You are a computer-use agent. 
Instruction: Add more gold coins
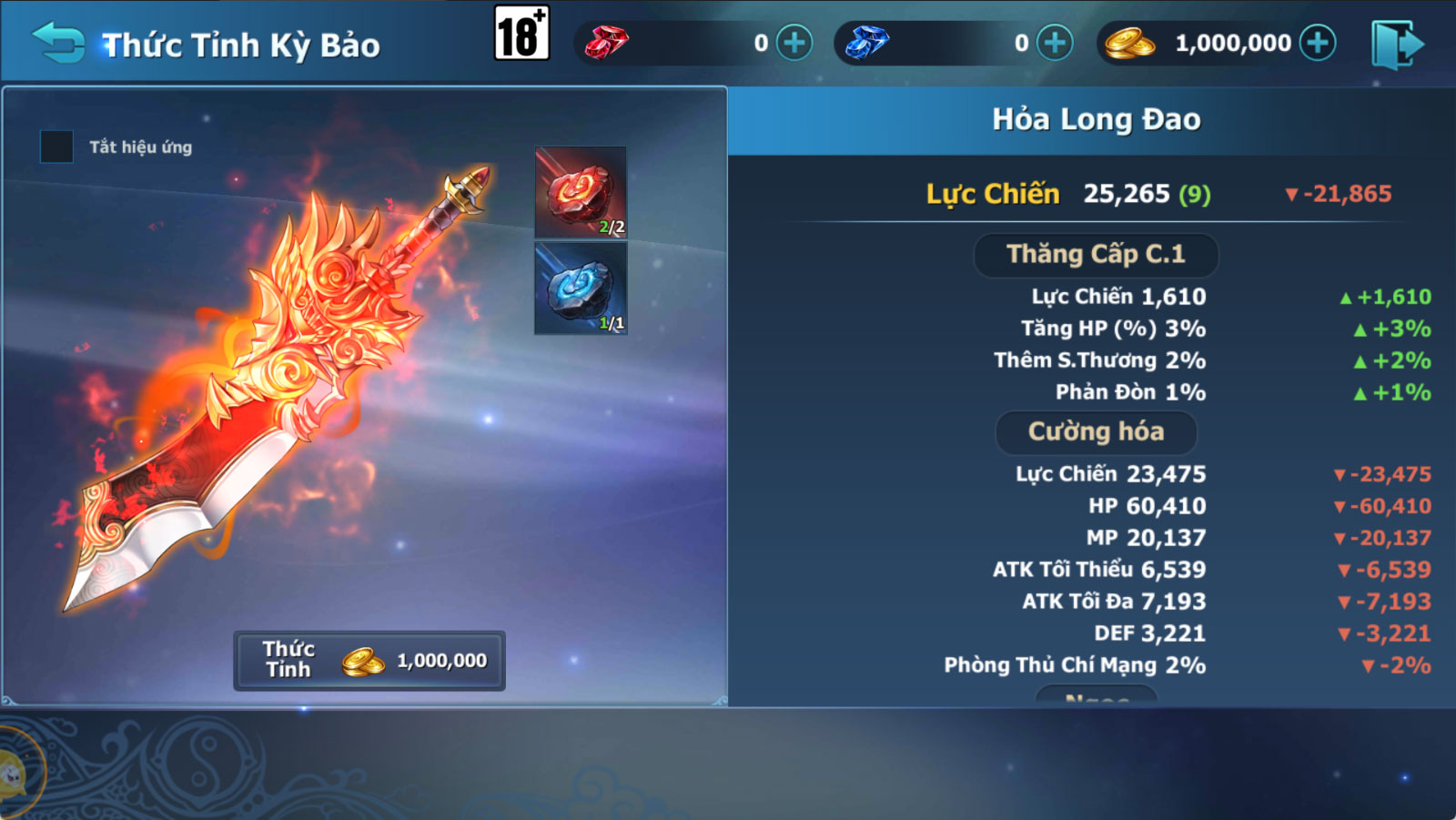(x=1318, y=43)
